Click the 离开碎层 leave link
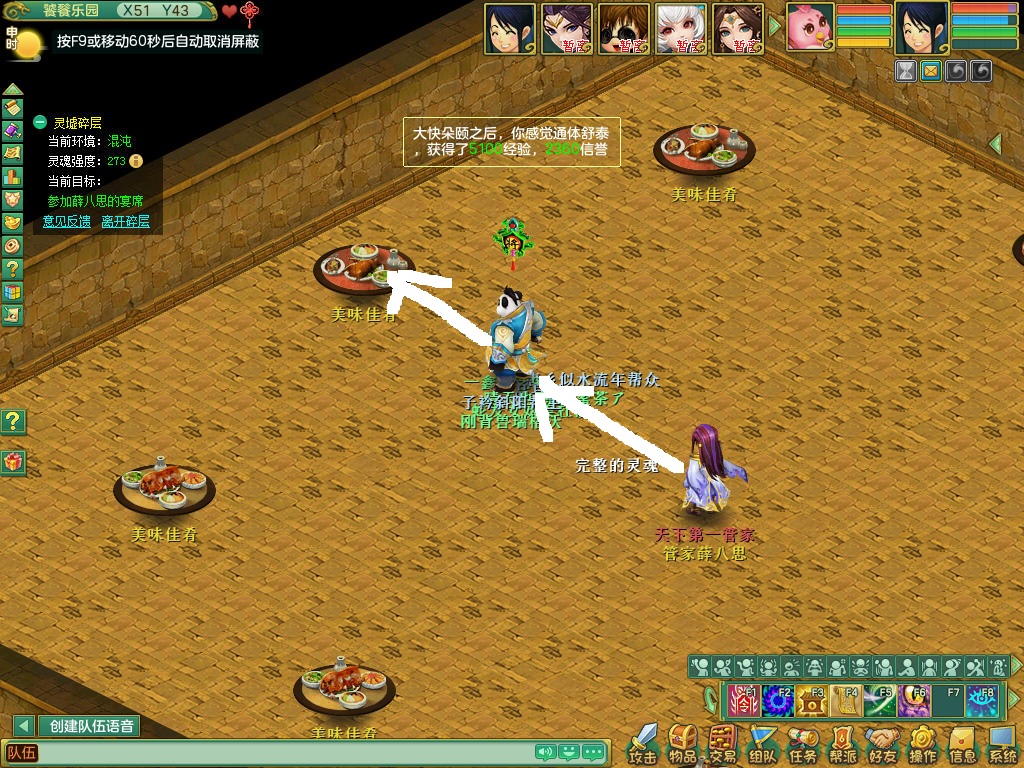1024x768 pixels. [125, 221]
